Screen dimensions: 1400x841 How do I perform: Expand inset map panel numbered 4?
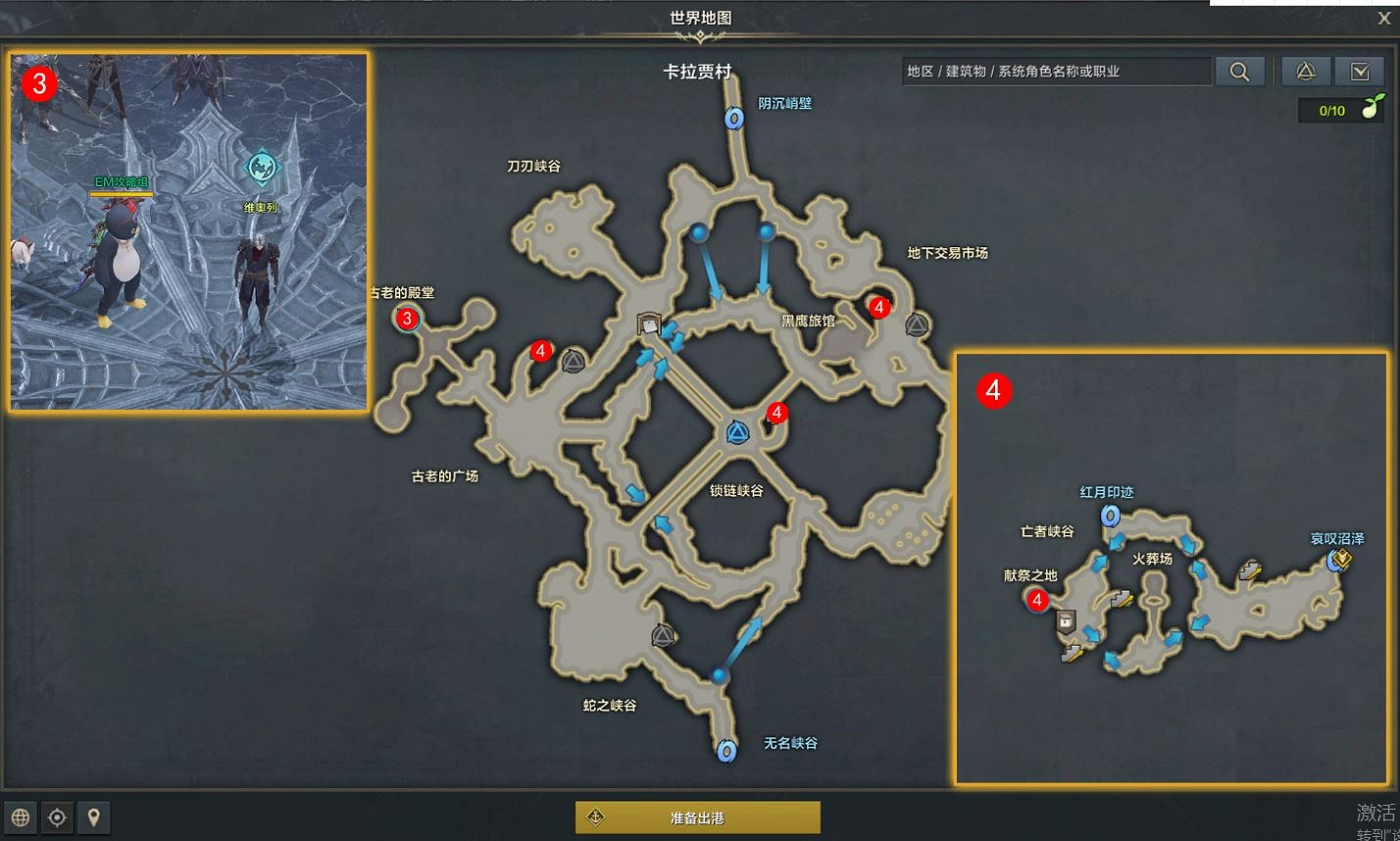pyautogui.click(x=995, y=391)
